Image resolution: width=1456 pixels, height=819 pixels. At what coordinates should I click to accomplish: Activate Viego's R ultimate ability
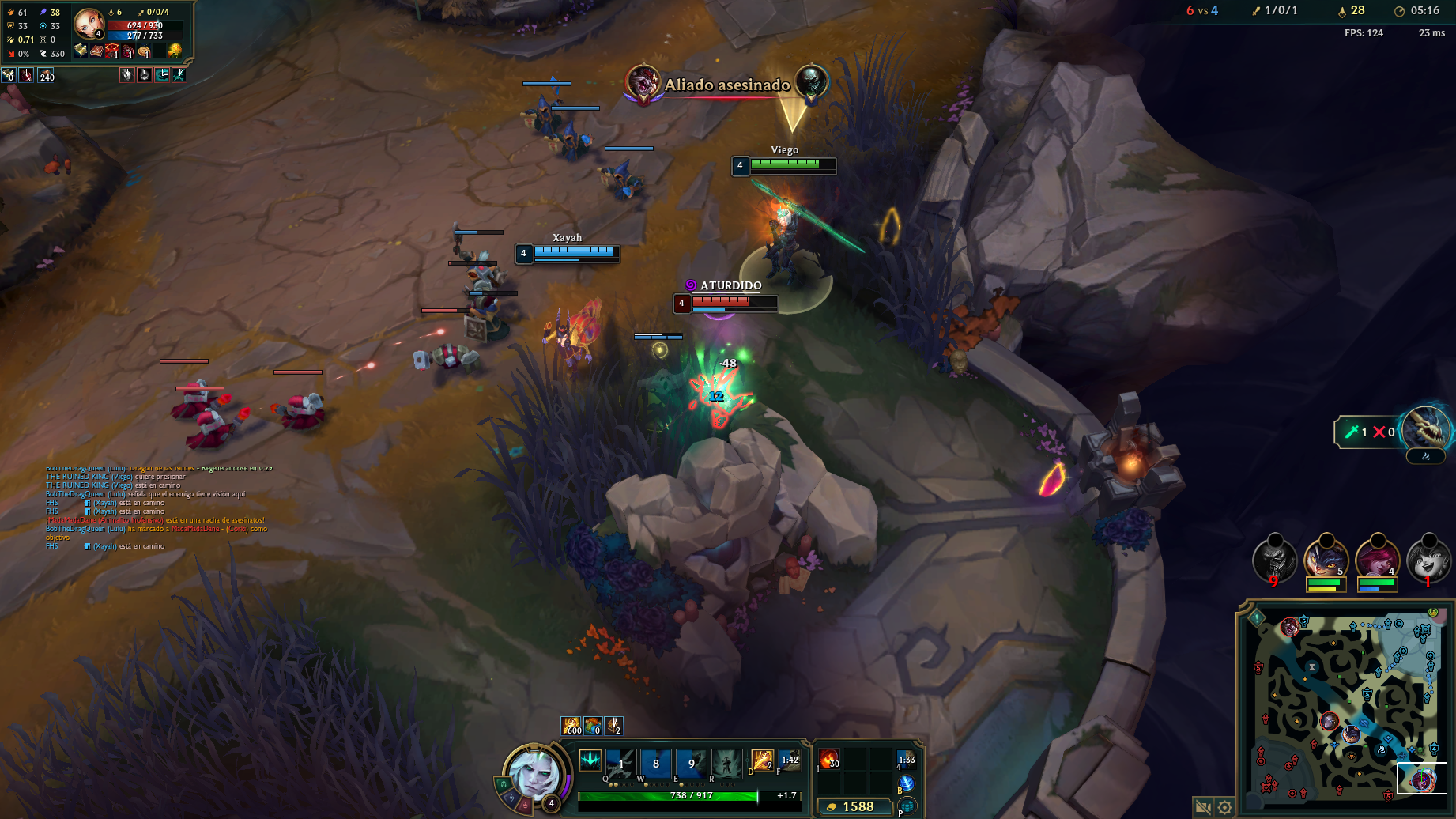pyautogui.click(x=726, y=764)
